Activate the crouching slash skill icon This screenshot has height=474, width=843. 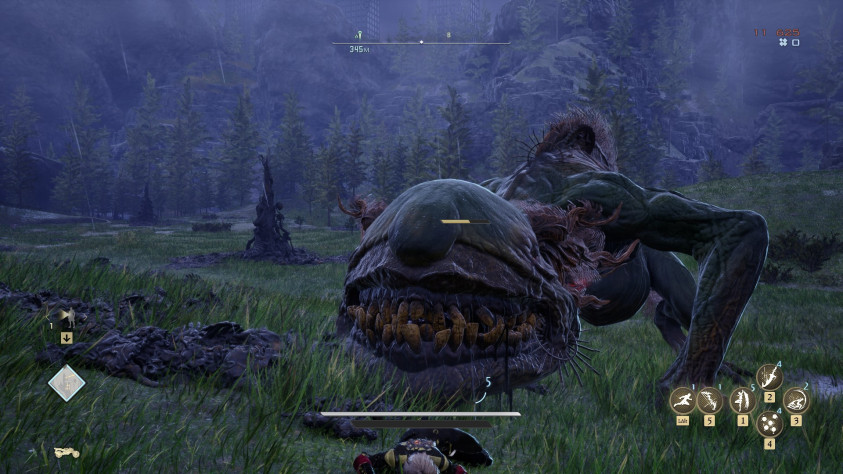797,400
